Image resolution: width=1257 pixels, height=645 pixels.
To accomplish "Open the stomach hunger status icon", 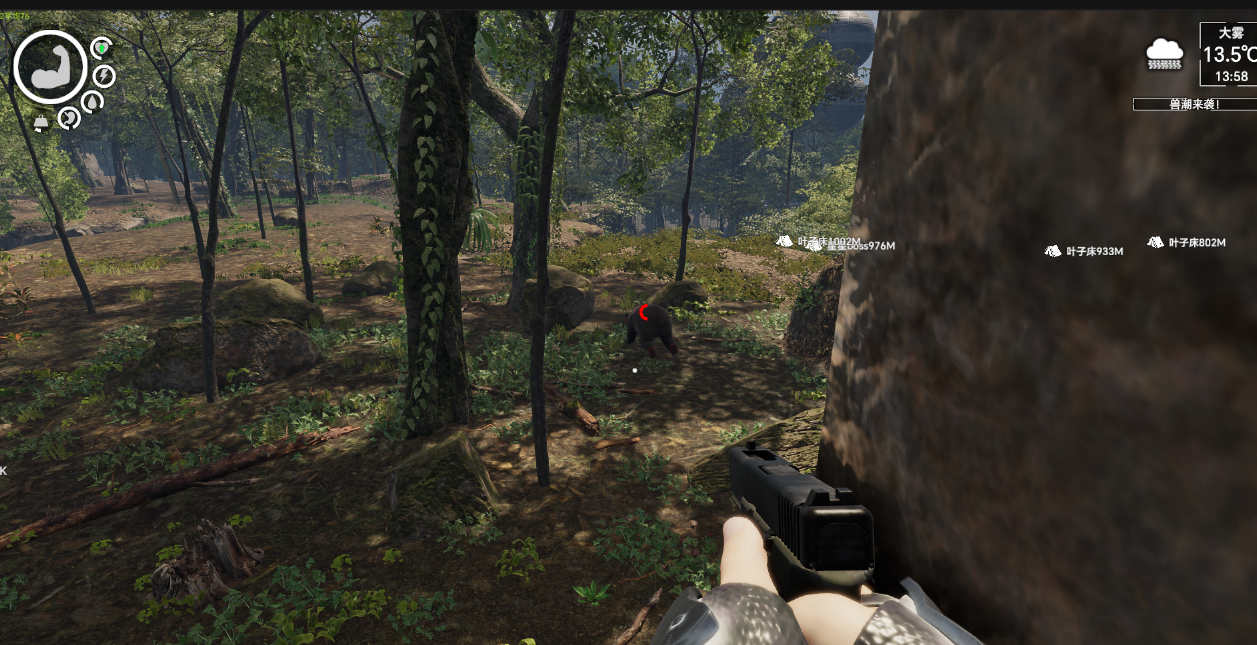I will click(68, 118).
